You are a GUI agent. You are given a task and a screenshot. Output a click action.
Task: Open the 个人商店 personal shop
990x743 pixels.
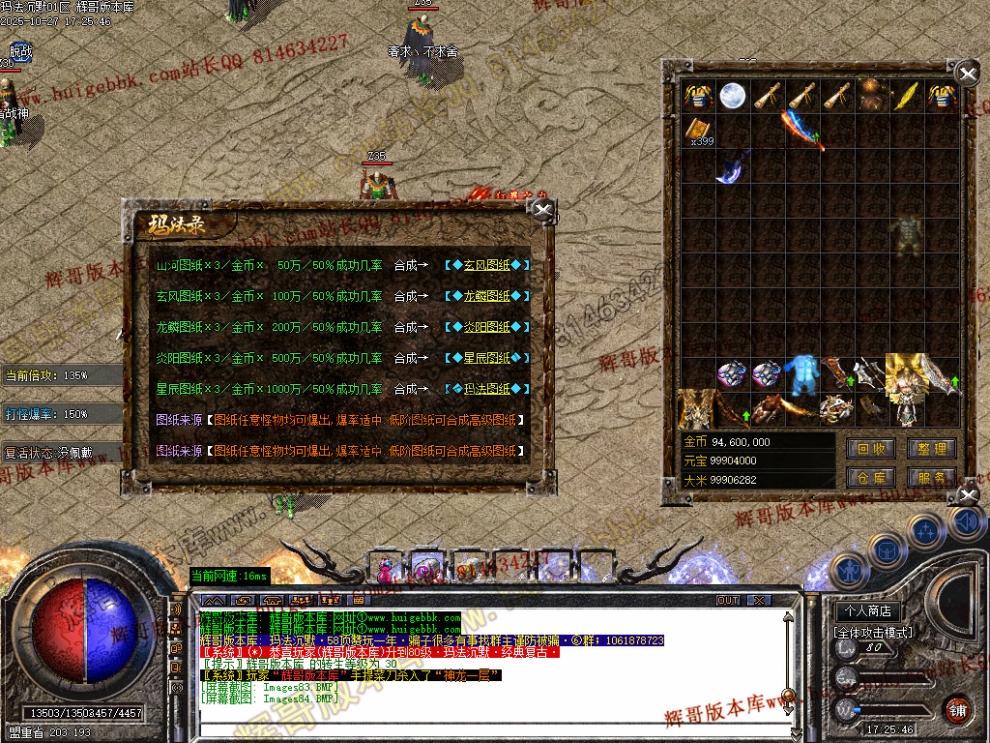(867, 611)
